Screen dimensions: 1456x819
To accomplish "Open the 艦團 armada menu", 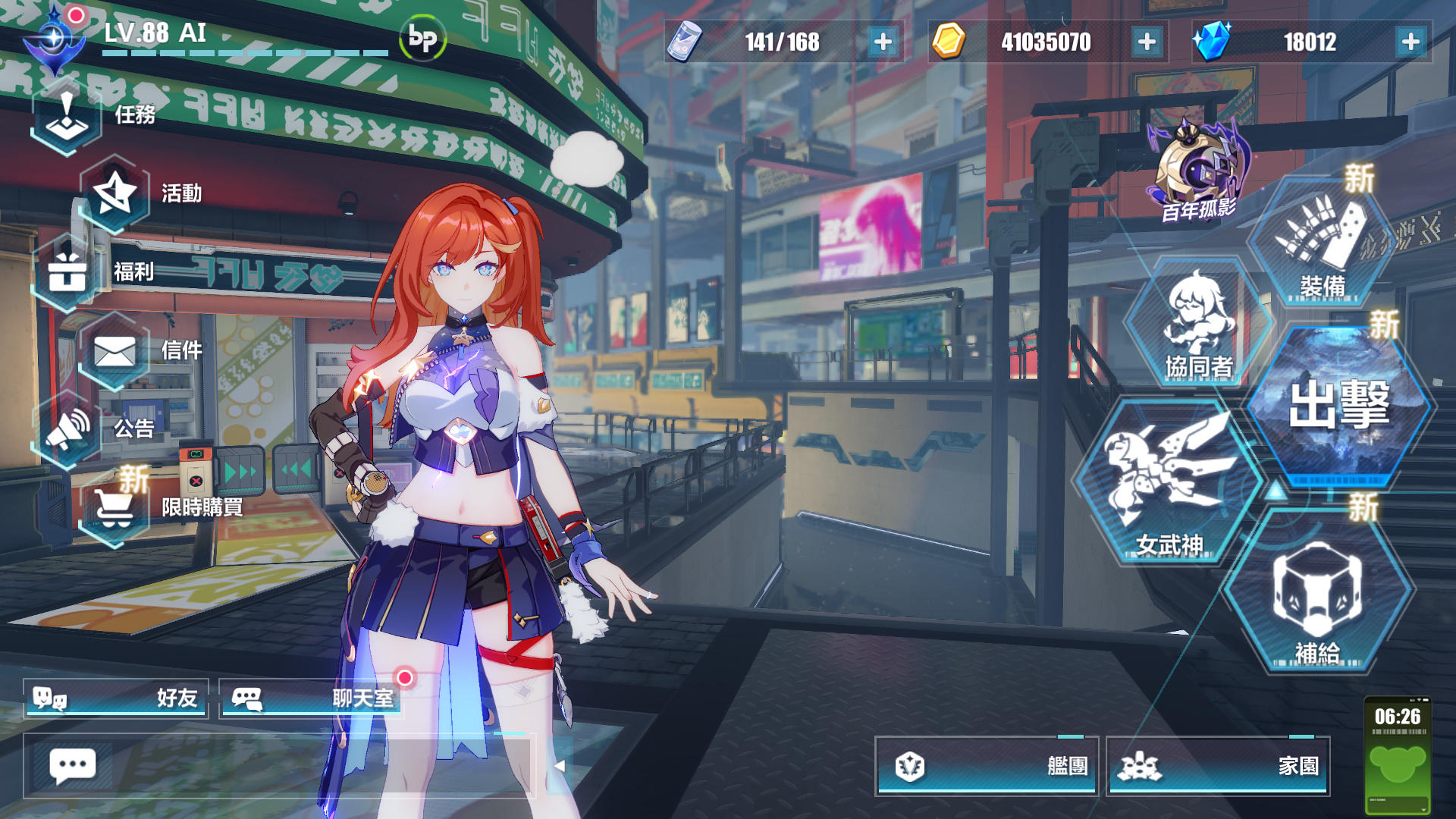I will point(986,767).
